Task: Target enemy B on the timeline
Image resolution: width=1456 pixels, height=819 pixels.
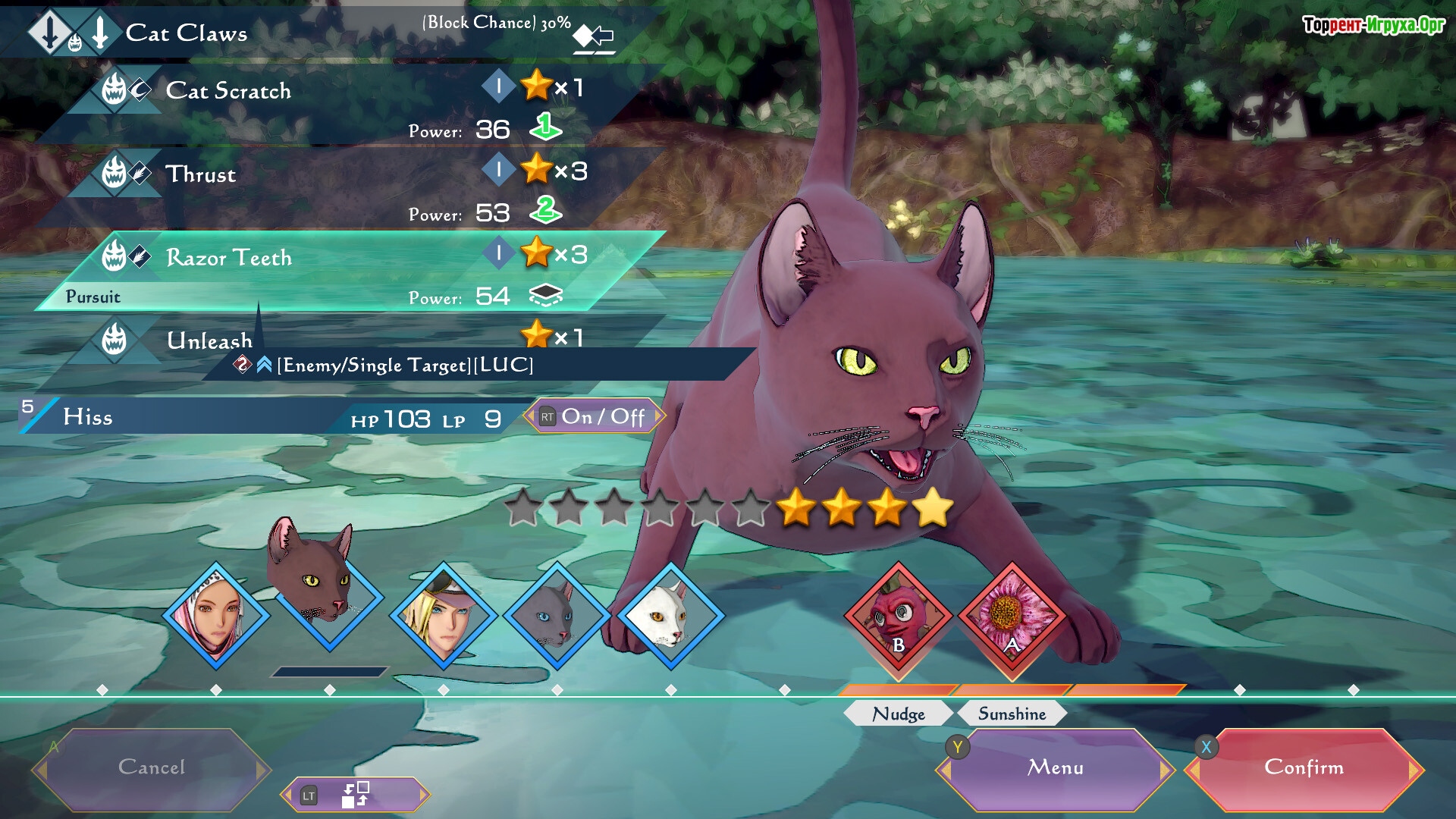Action: (x=899, y=615)
